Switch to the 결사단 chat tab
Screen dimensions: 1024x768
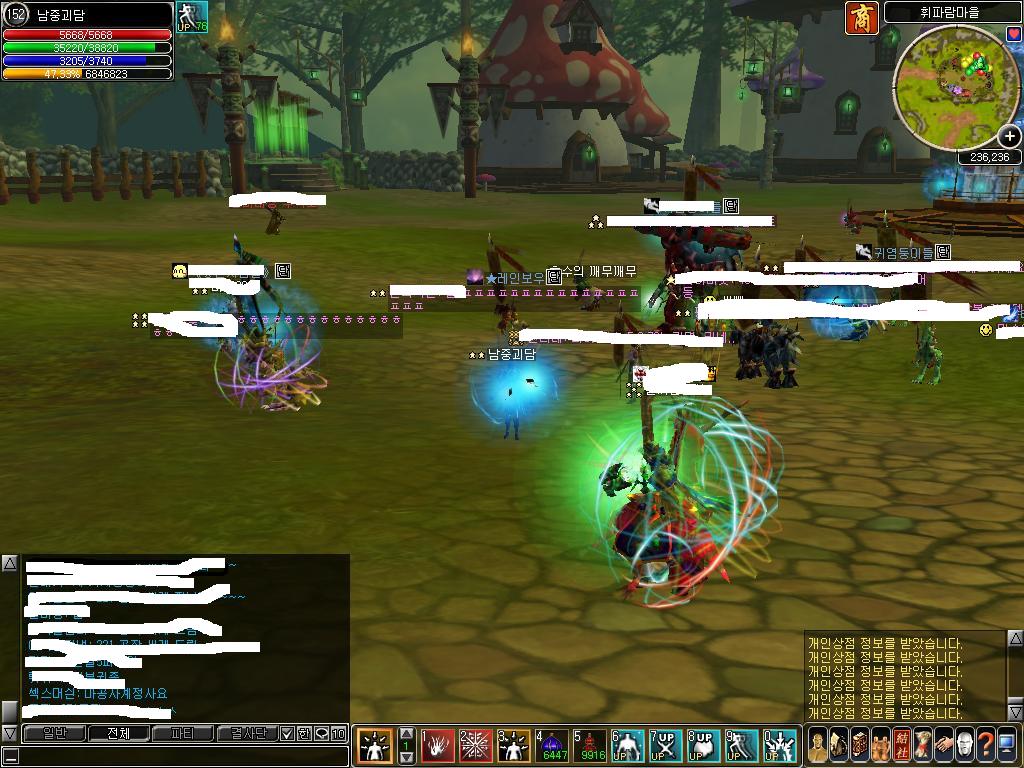(246, 733)
